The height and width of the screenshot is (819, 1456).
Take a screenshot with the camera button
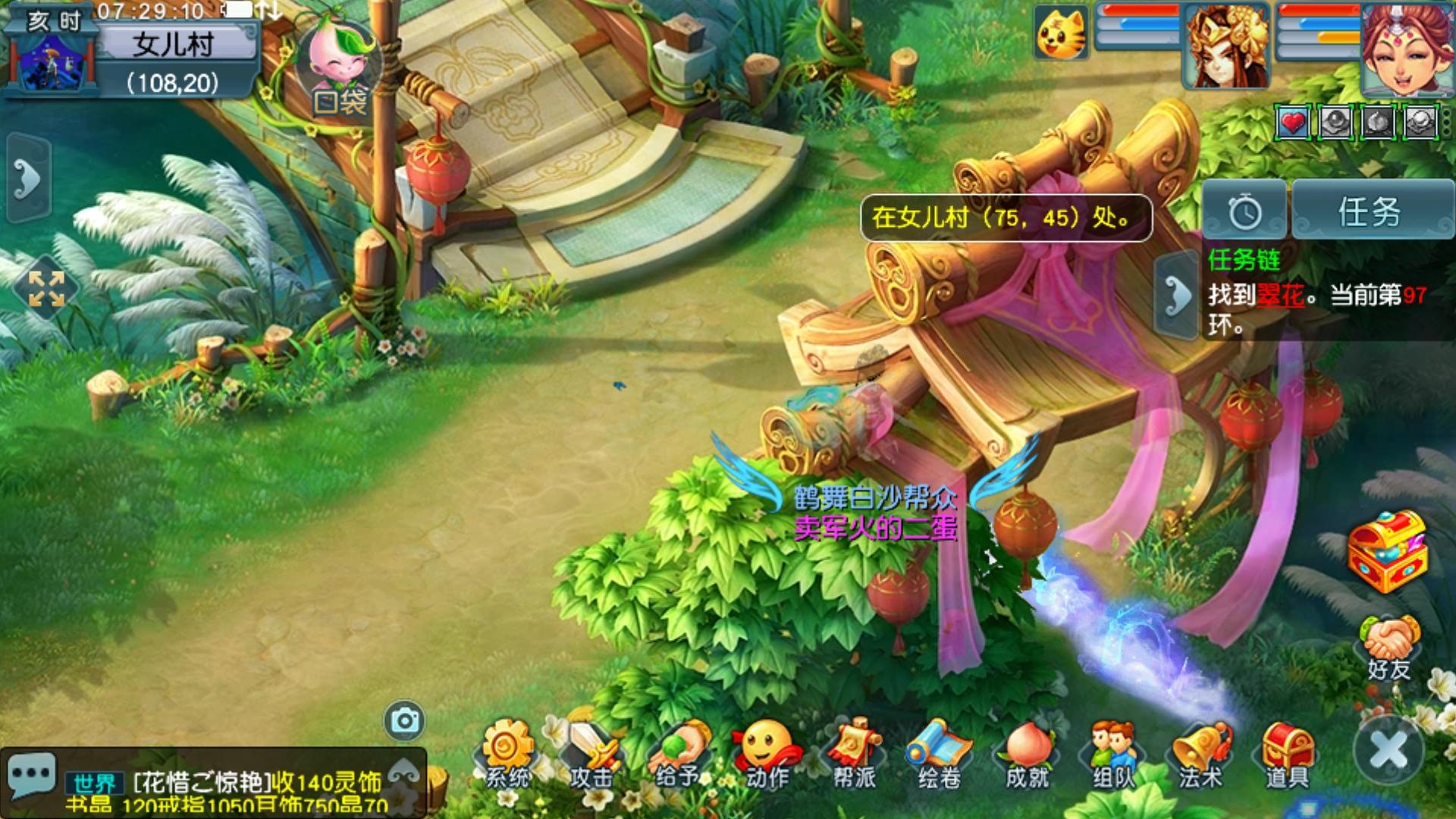click(404, 720)
